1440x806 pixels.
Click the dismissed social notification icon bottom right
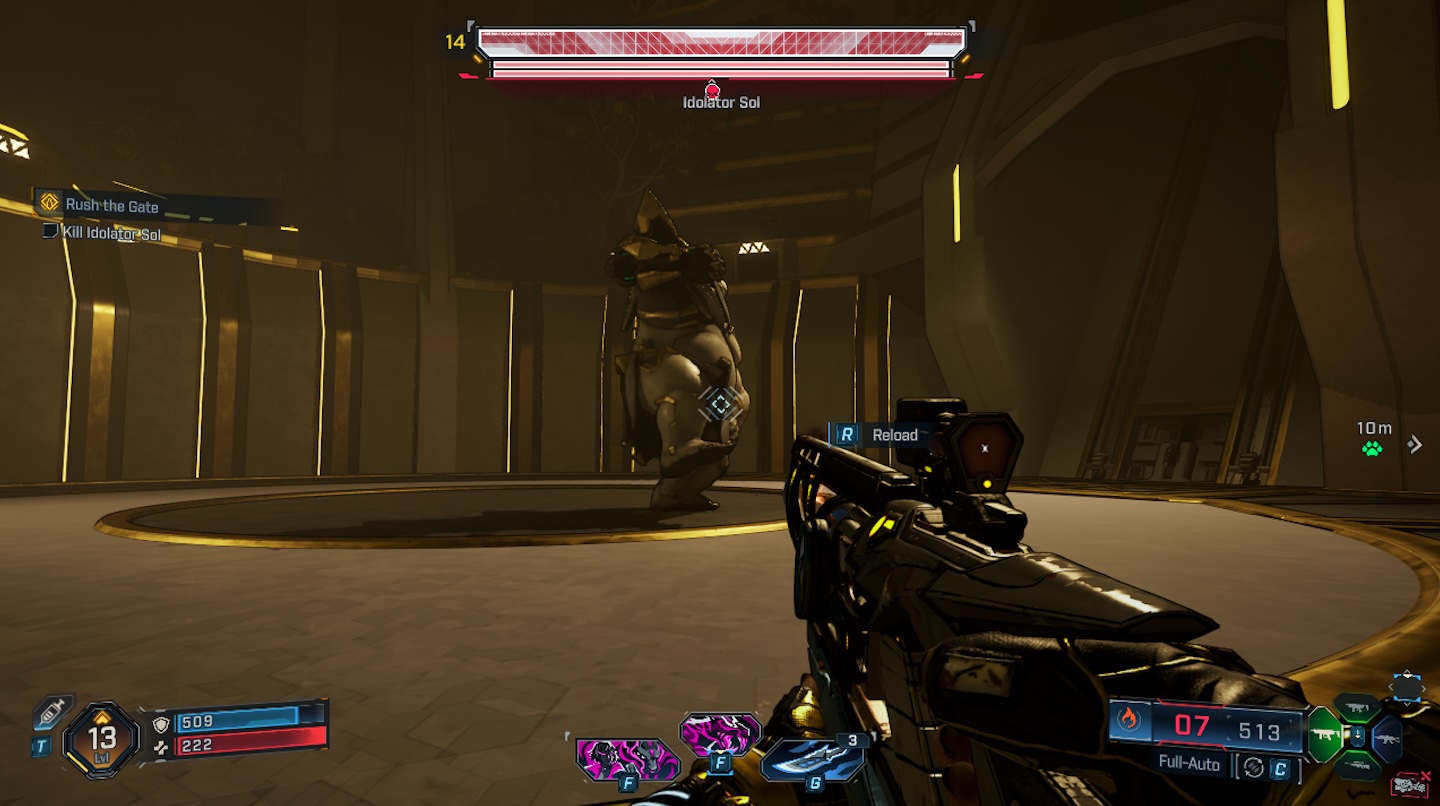click(x=1409, y=783)
